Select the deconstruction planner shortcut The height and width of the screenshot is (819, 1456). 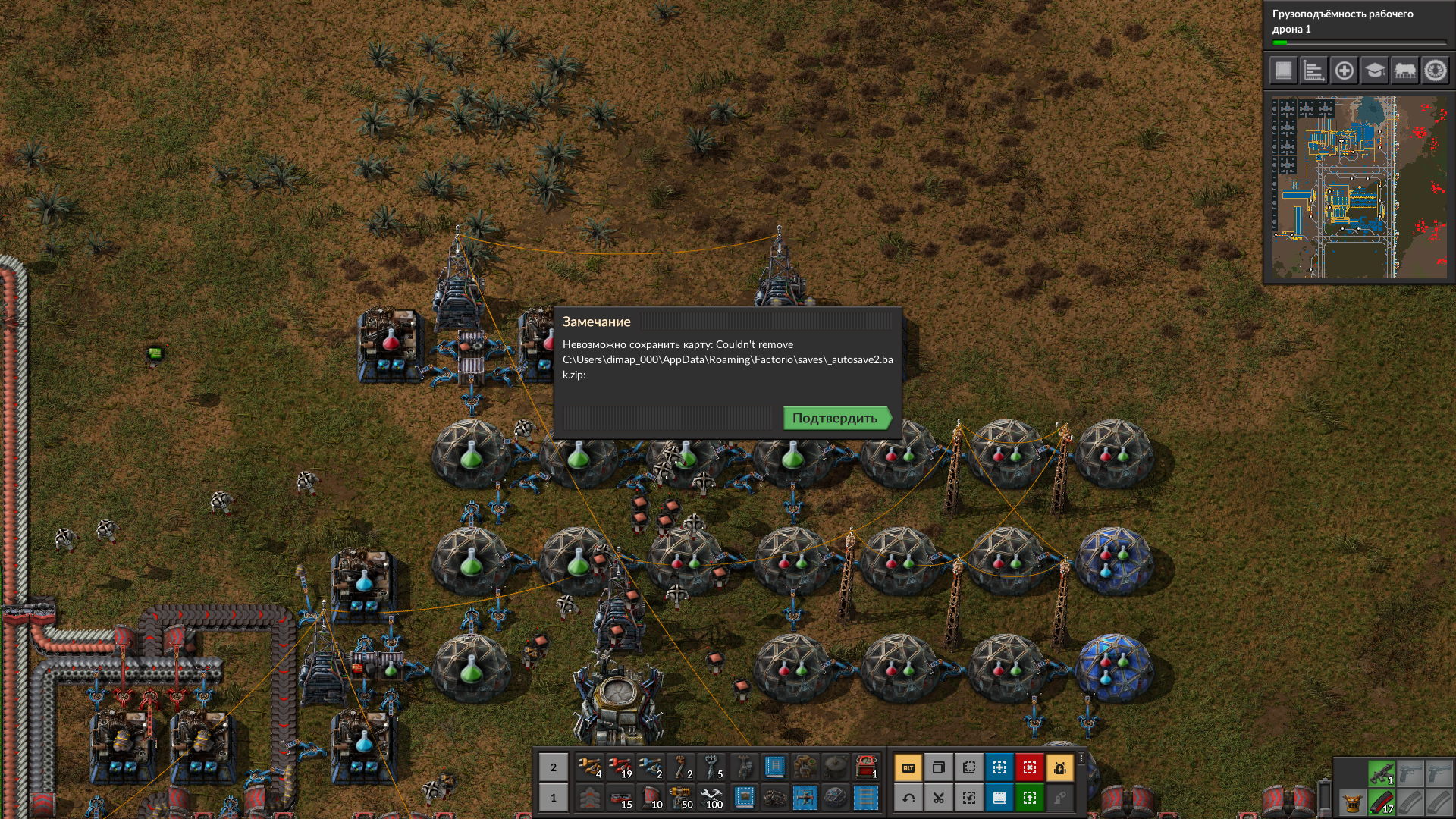coord(1030,768)
